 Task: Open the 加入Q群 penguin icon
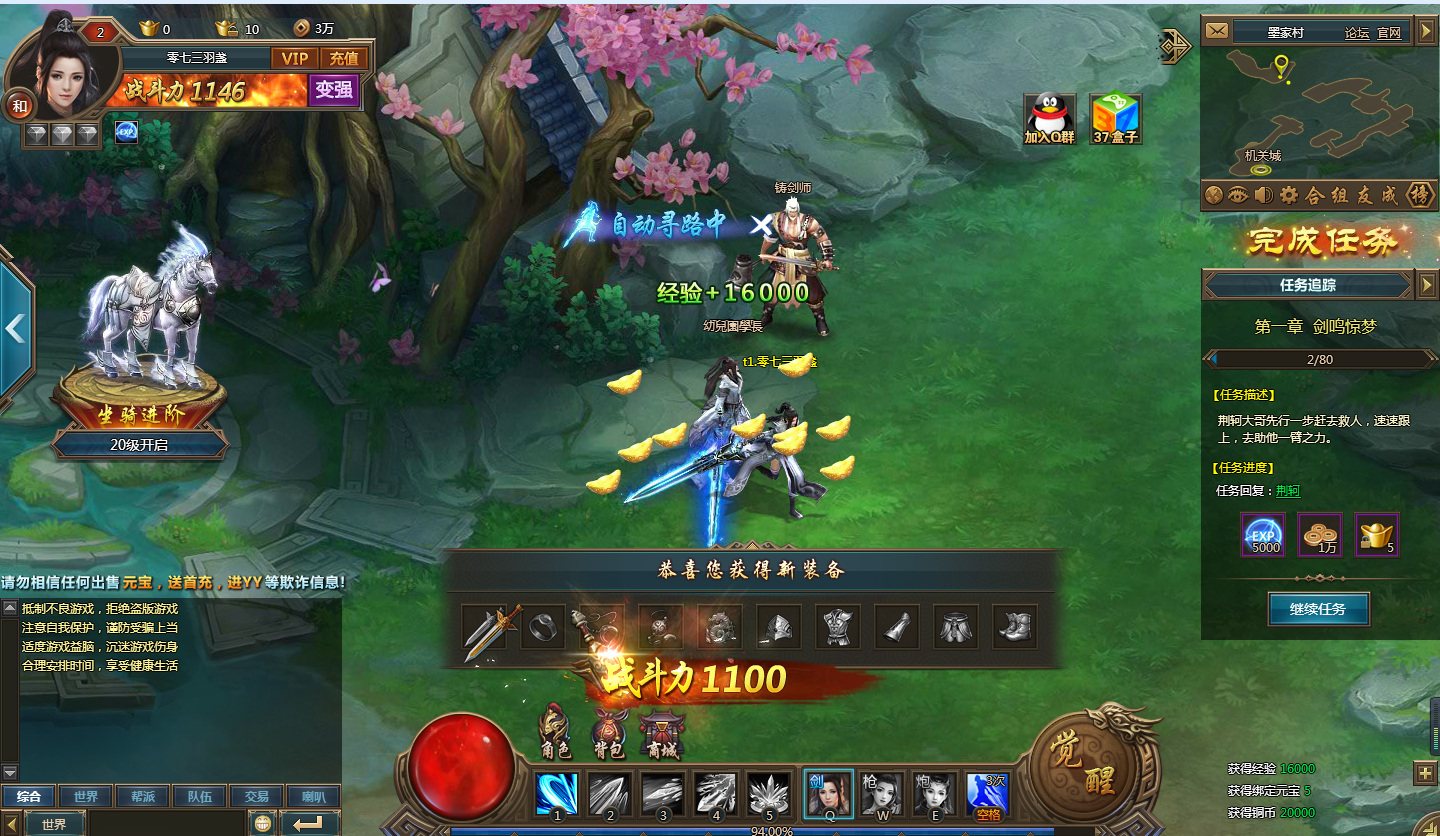1048,118
